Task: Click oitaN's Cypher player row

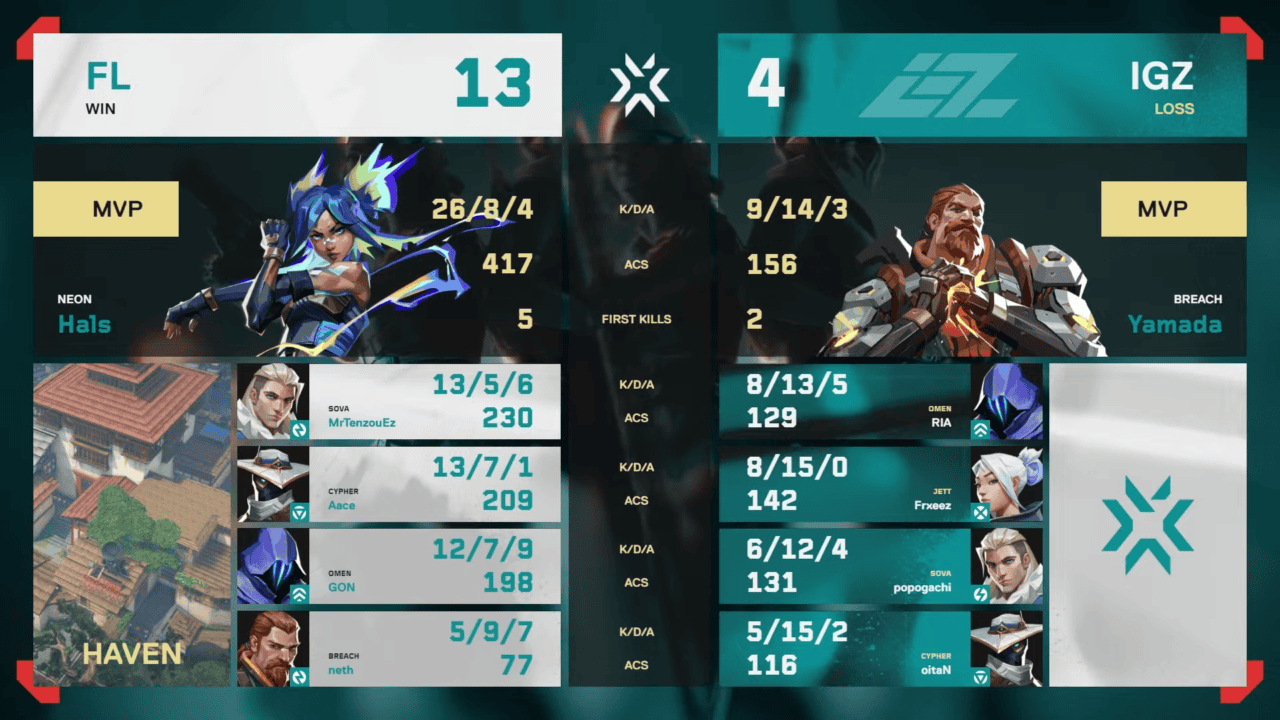Action: pyautogui.click(x=880, y=649)
